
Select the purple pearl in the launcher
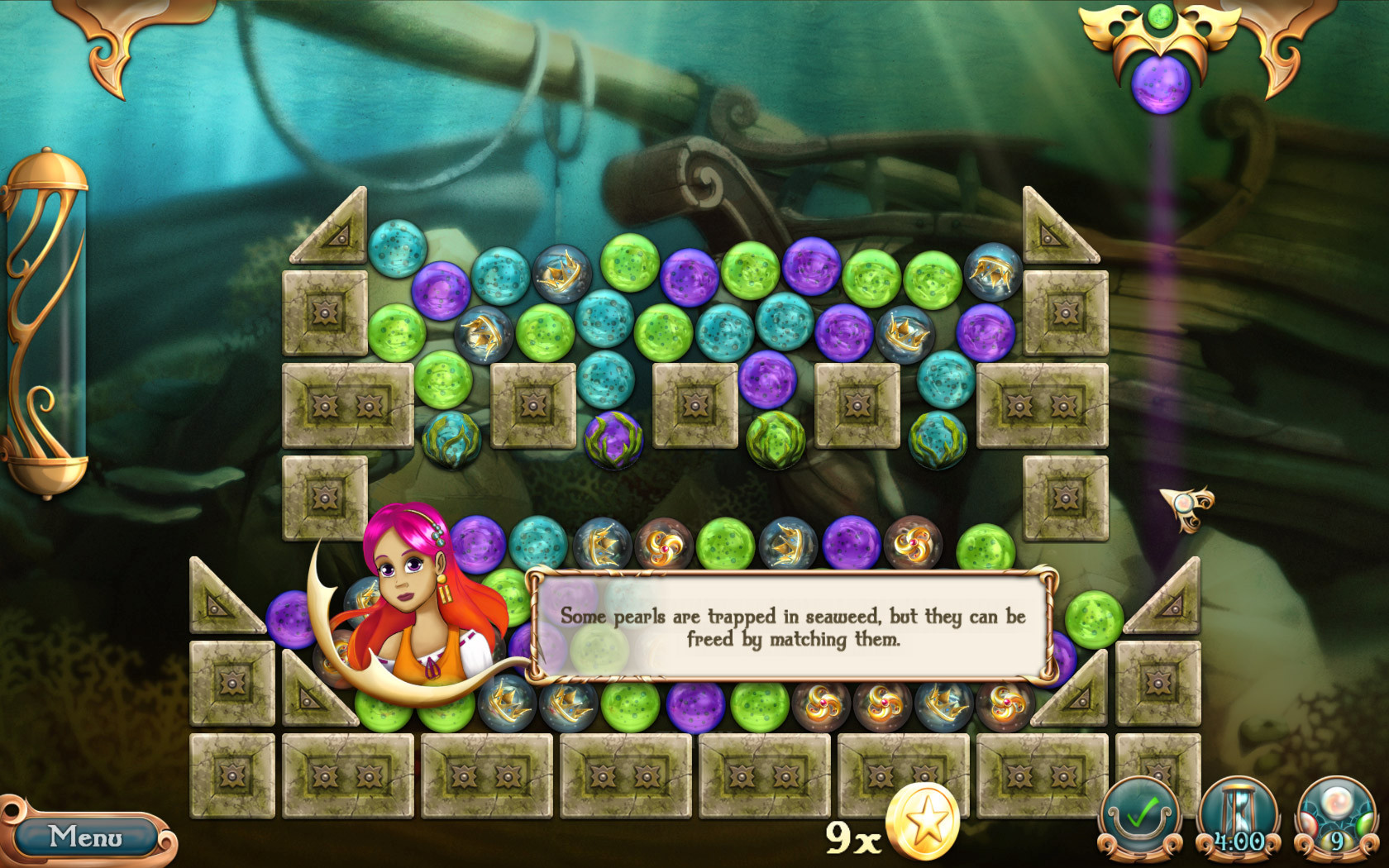pyautogui.click(x=1160, y=83)
